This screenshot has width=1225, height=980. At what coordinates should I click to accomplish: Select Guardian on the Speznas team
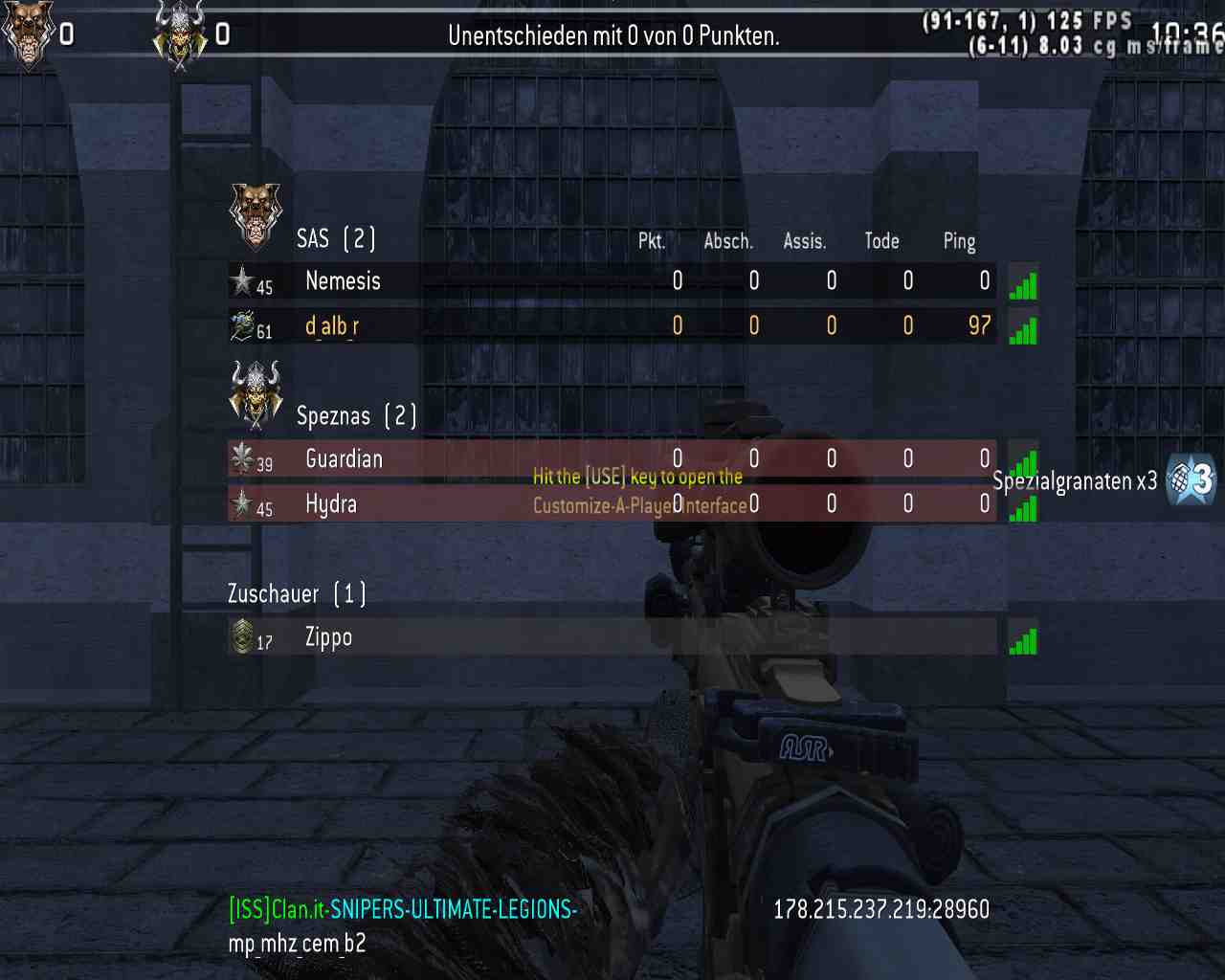[344, 459]
